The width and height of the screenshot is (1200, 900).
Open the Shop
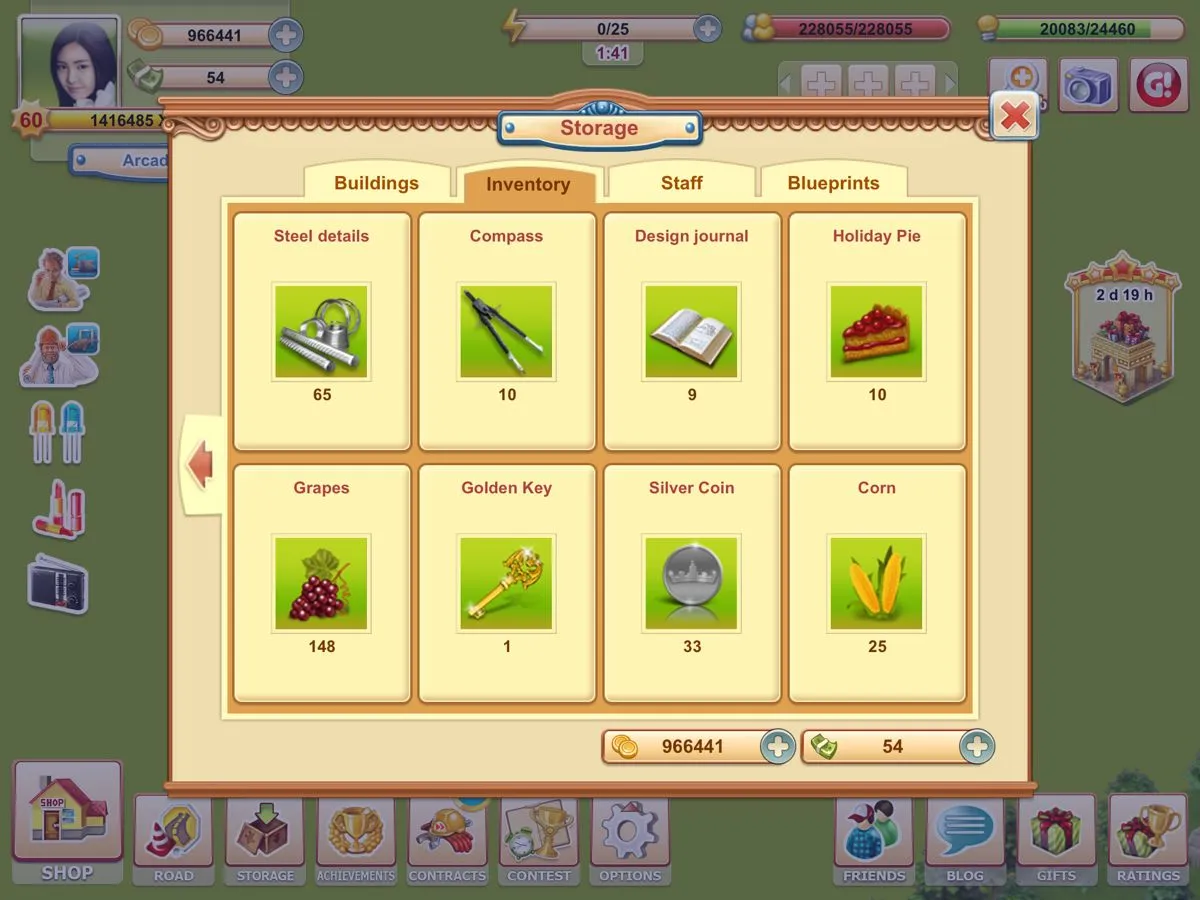coord(67,820)
